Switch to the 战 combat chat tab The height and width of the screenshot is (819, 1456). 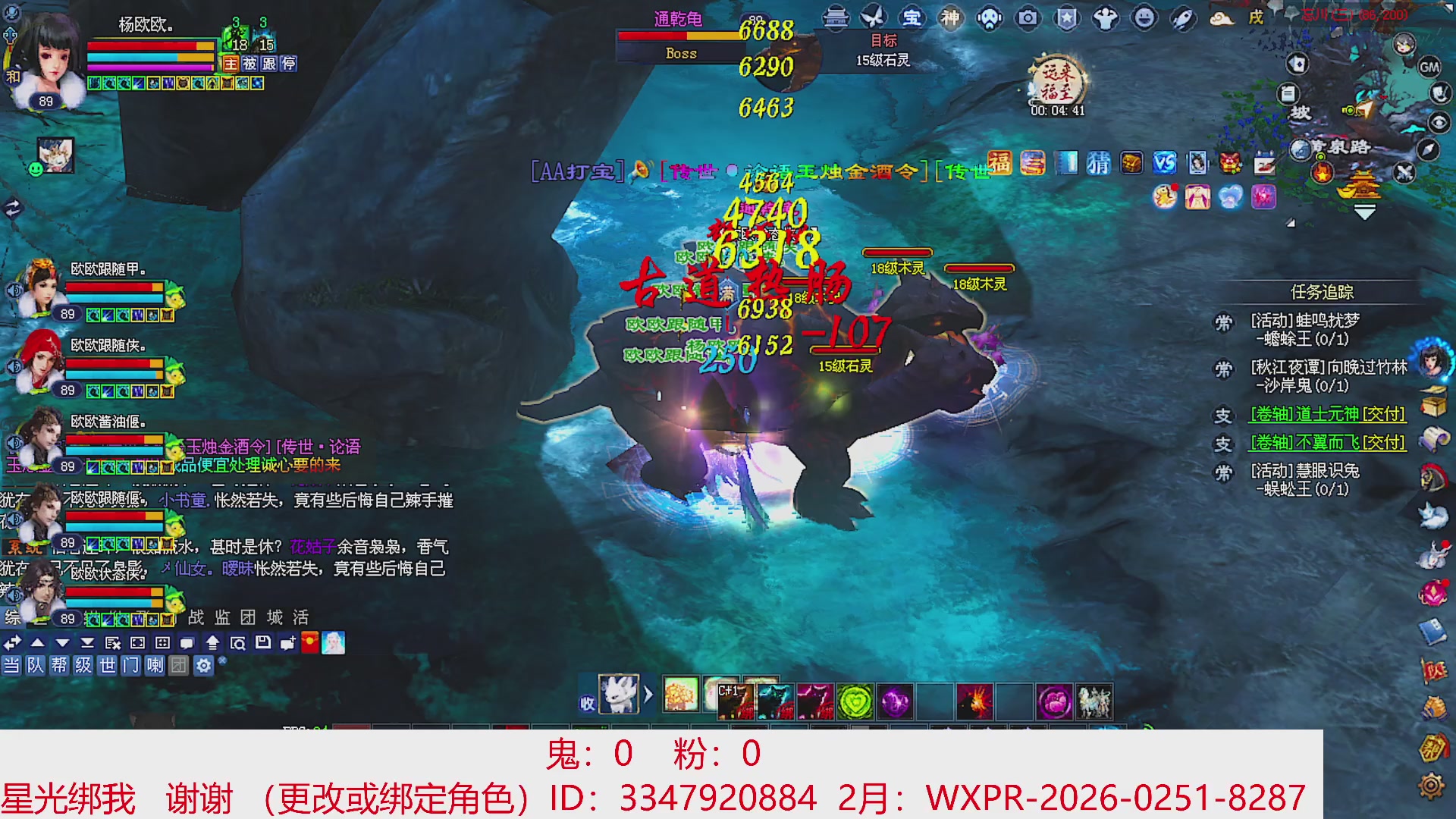tap(196, 617)
